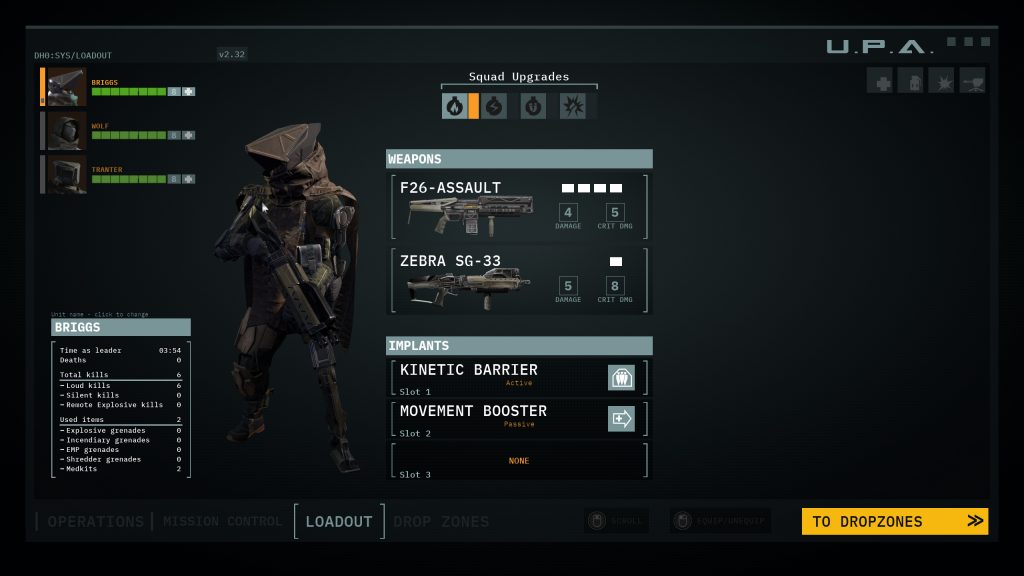Open the Mission Control tab
The width and height of the screenshot is (1024, 576).
(x=222, y=521)
